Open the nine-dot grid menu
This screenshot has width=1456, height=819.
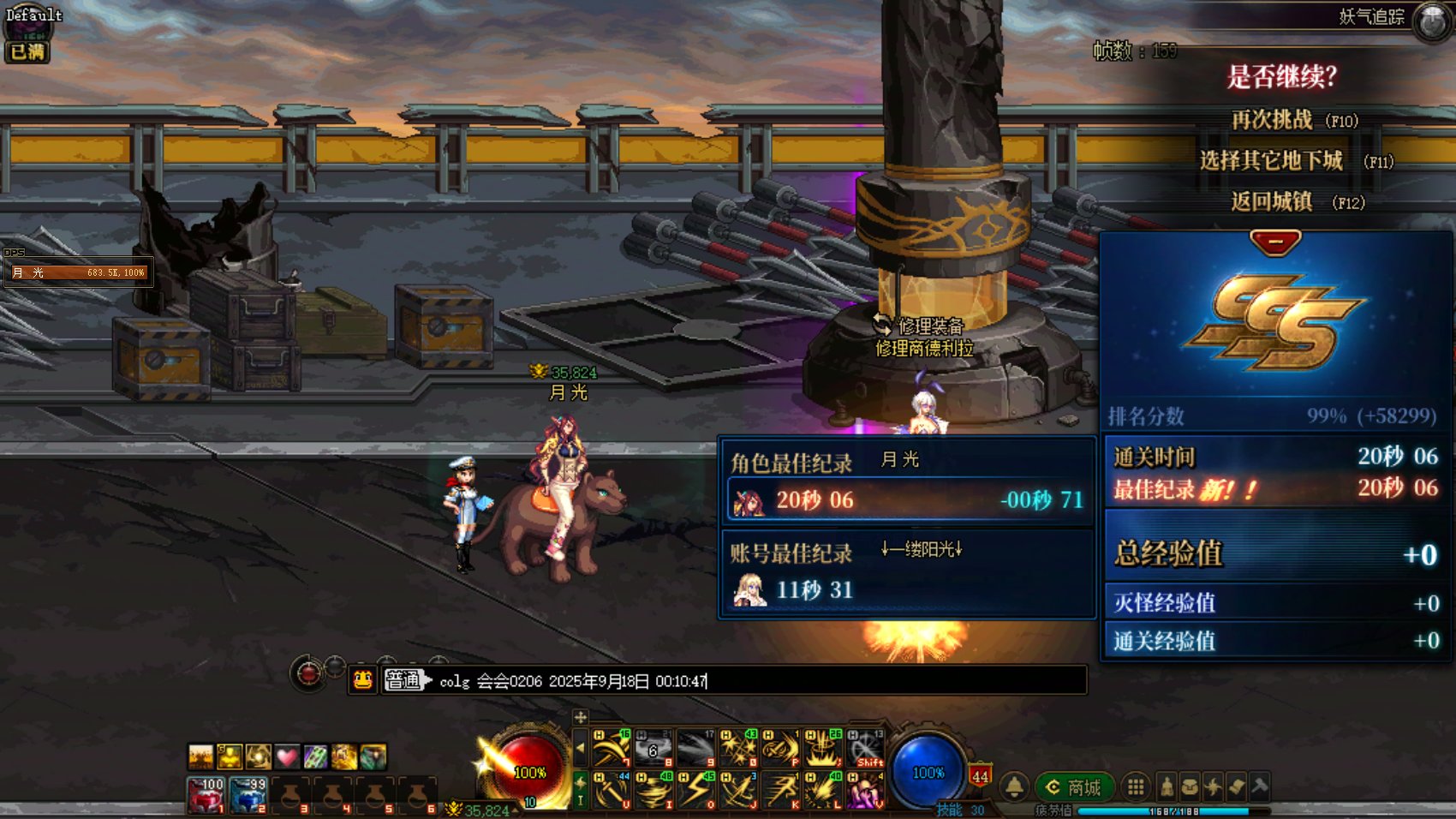pyautogui.click(x=1136, y=786)
